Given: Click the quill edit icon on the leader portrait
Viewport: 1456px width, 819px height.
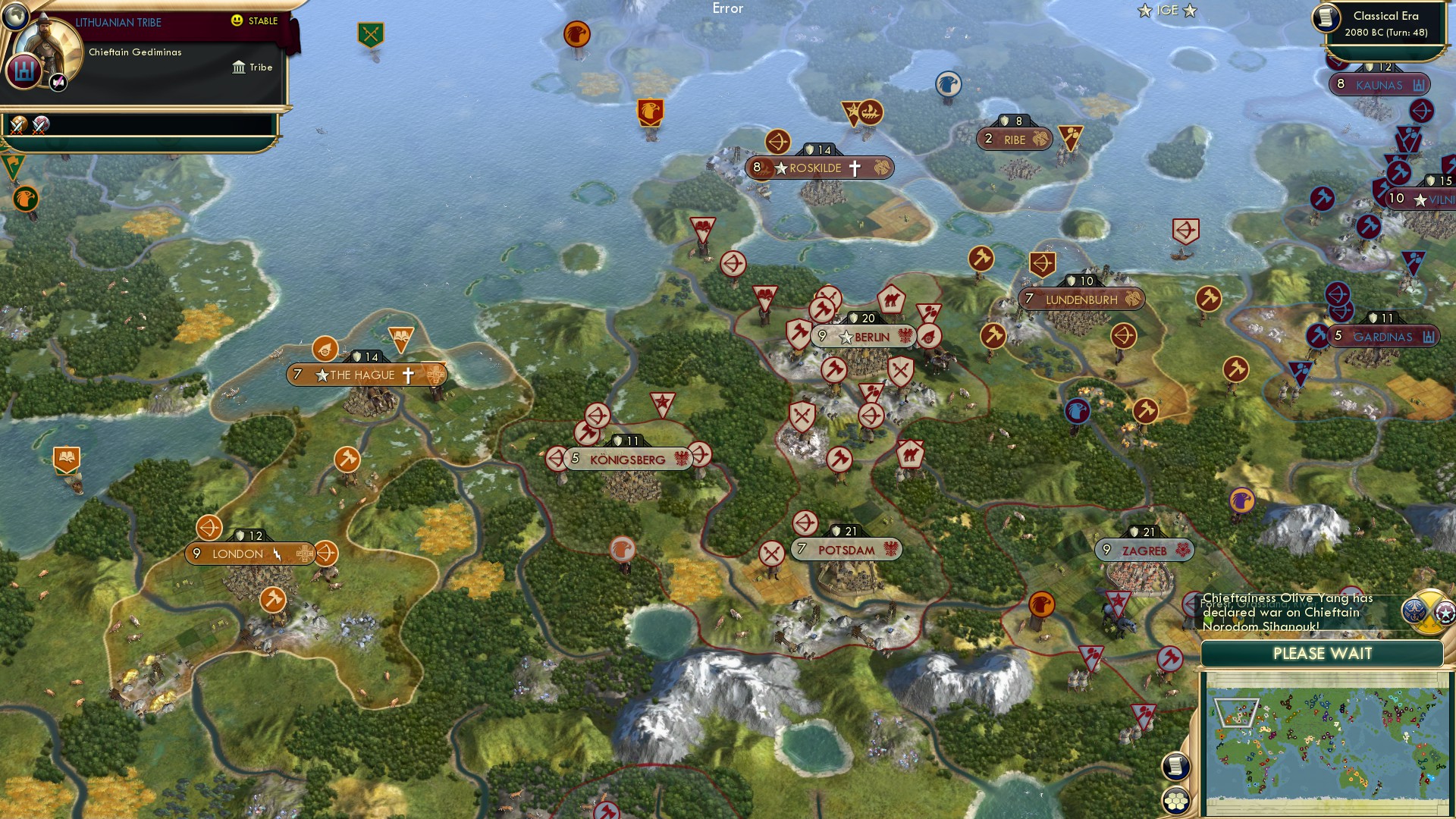Looking at the screenshot, I should pos(58,82).
